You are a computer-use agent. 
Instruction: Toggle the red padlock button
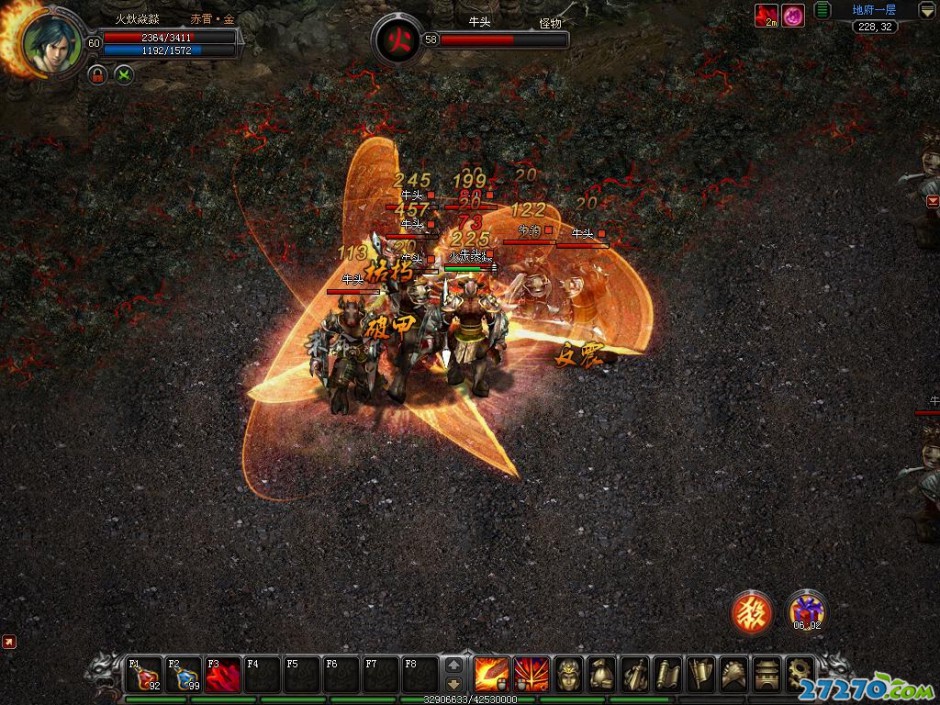97,74
